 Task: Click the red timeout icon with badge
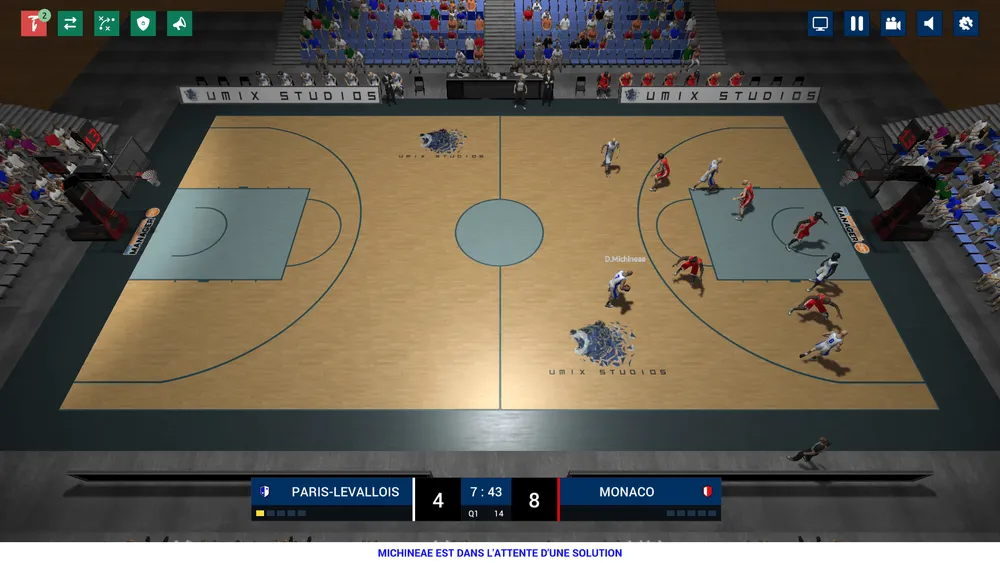(34, 23)
